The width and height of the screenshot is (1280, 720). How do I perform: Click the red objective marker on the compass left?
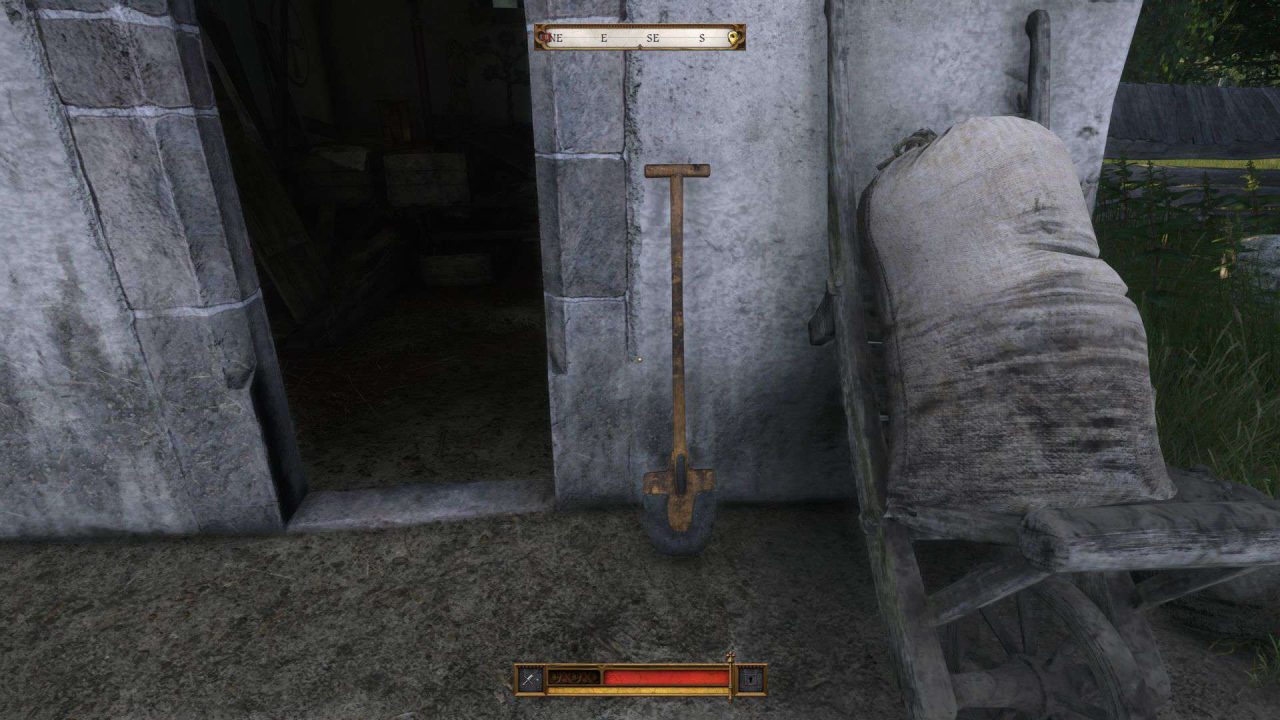pyautogui.click(x=545, y=36)
